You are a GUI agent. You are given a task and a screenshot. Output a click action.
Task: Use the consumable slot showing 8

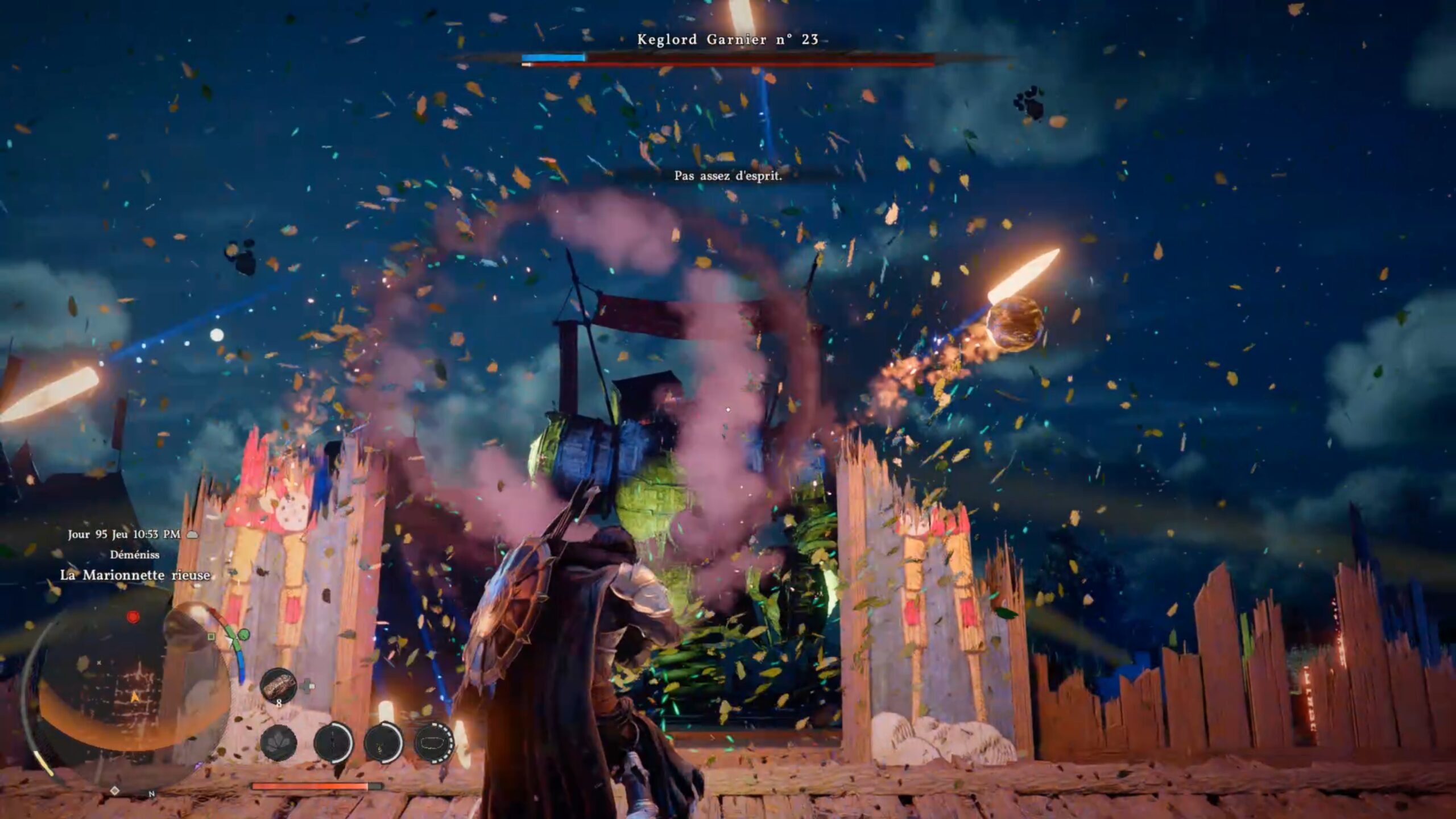tap(279, 685)
